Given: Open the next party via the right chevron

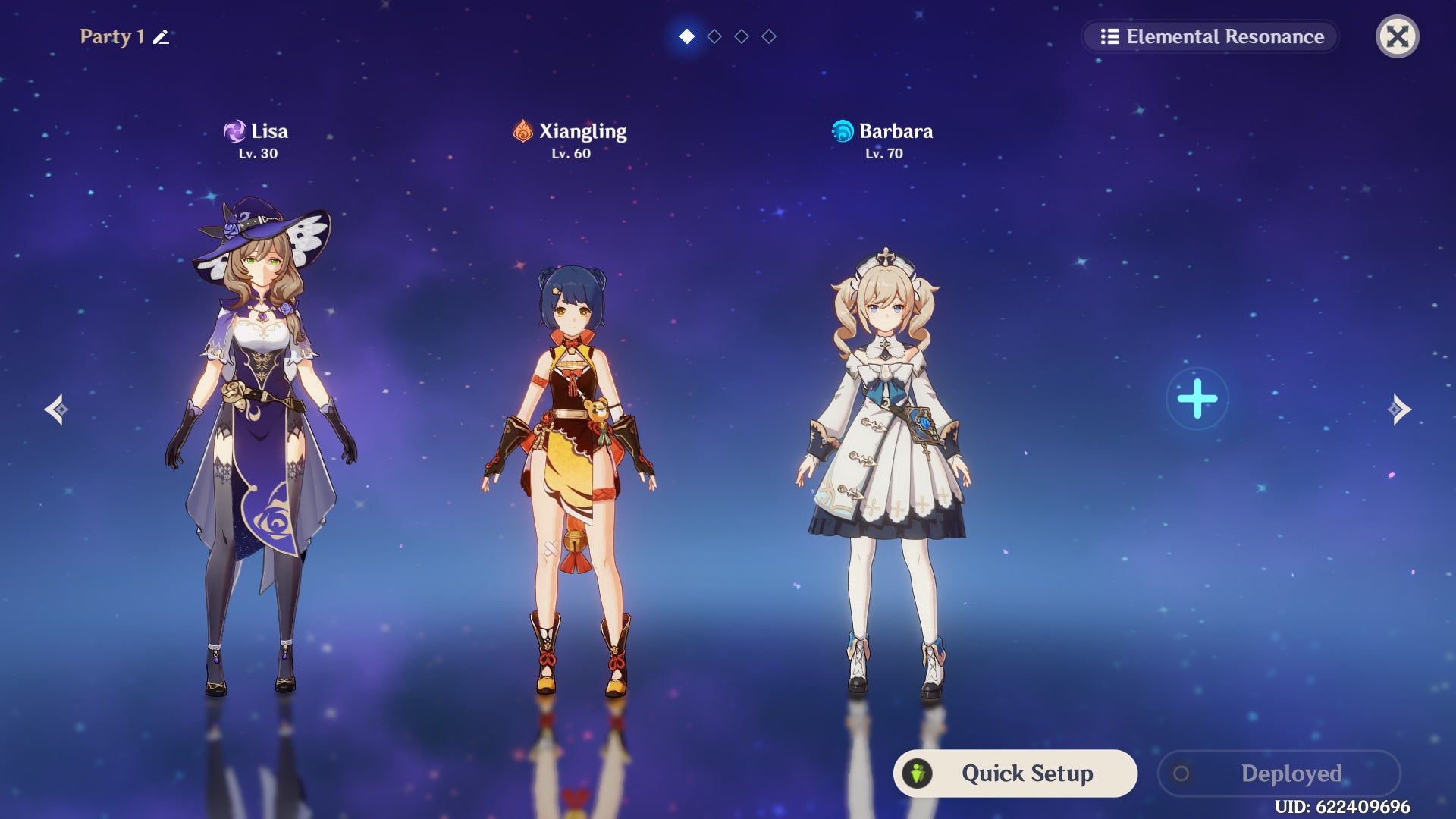Looking at the screenshot, I should [1398, 410].
